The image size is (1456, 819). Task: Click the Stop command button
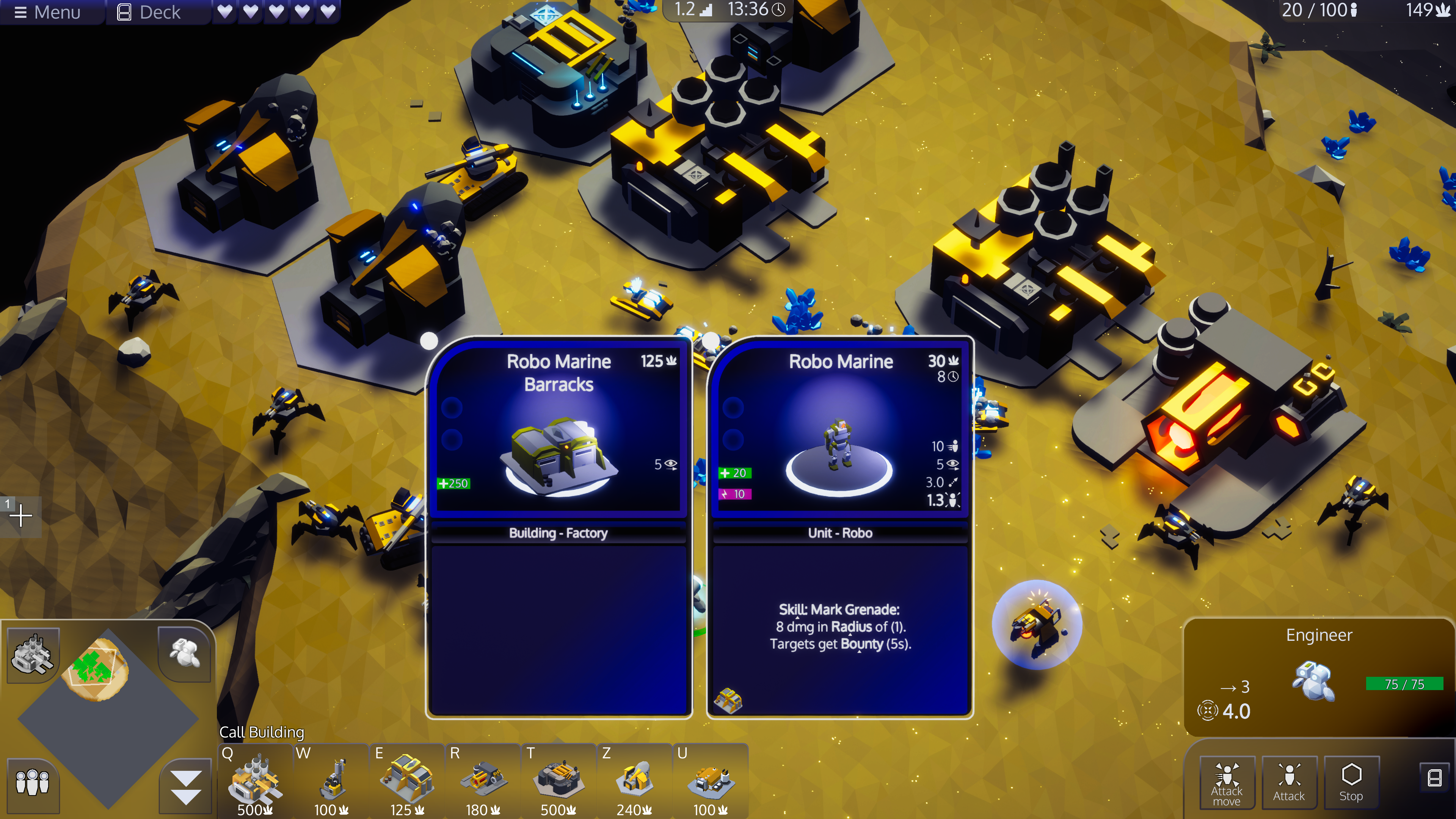coord(1351,783)
